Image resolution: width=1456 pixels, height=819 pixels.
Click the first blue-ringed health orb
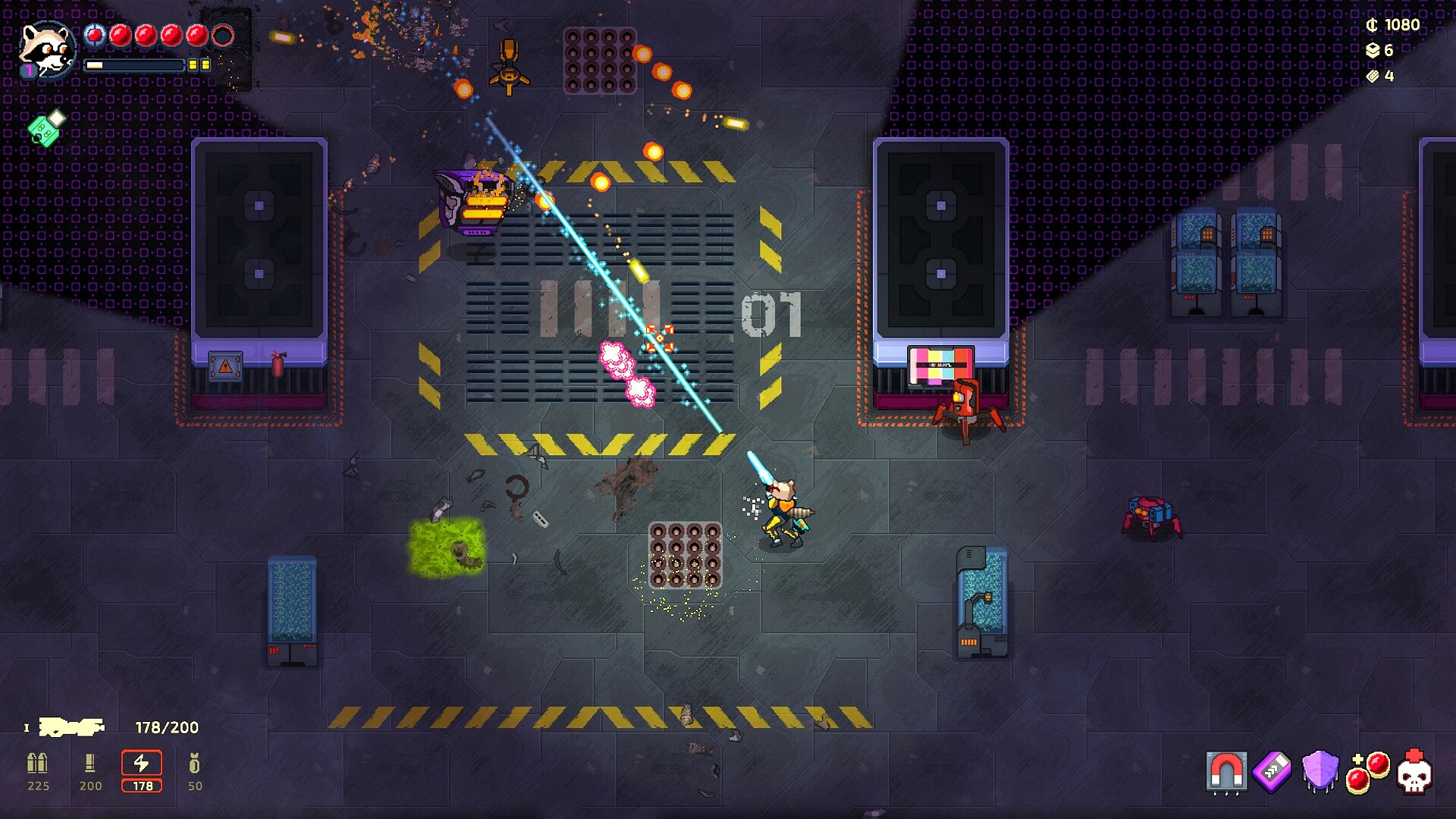(x=95, y=35)
